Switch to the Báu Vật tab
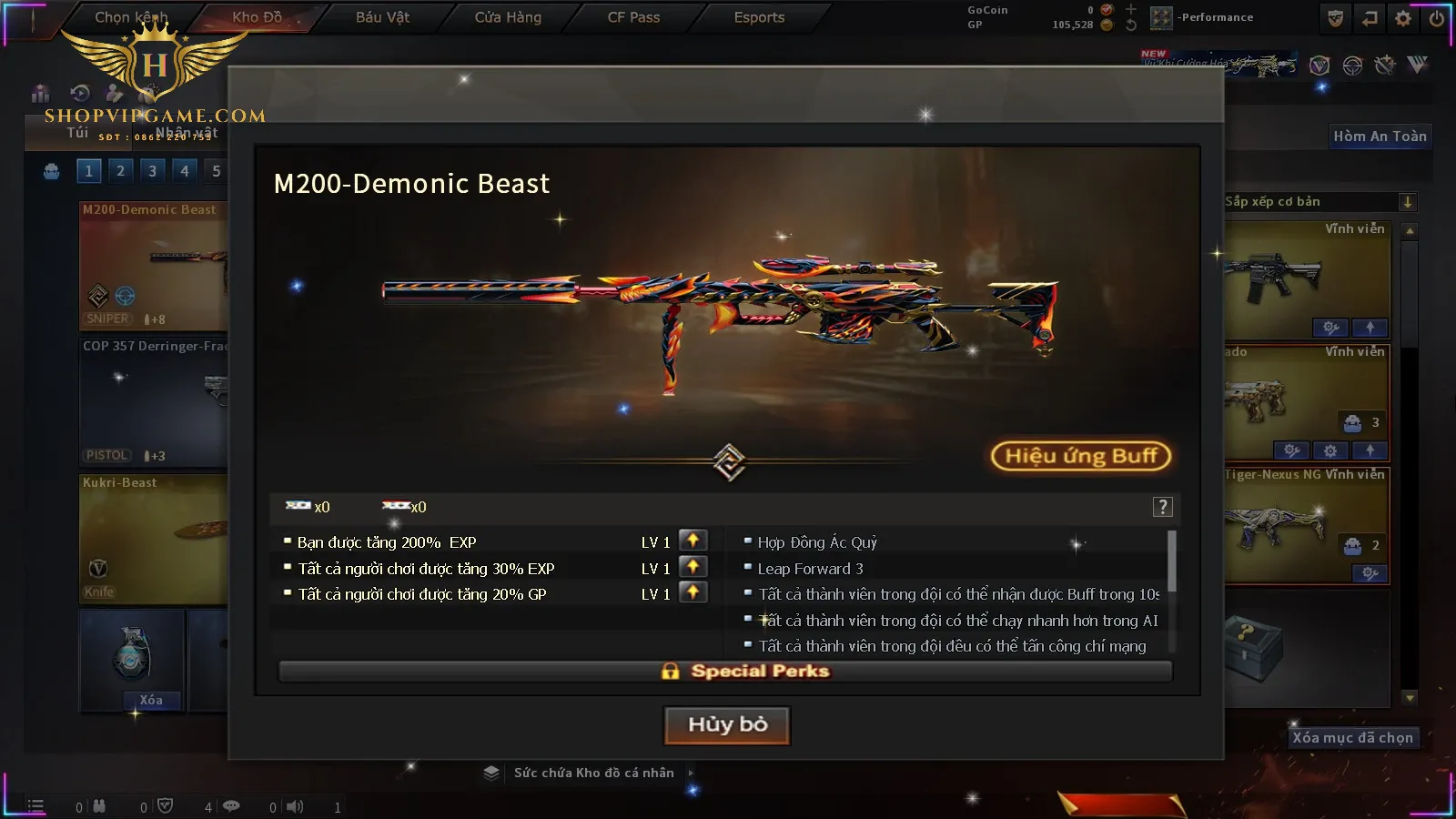The width and height of the screenshot is (1456, 819). coord(382,17)
